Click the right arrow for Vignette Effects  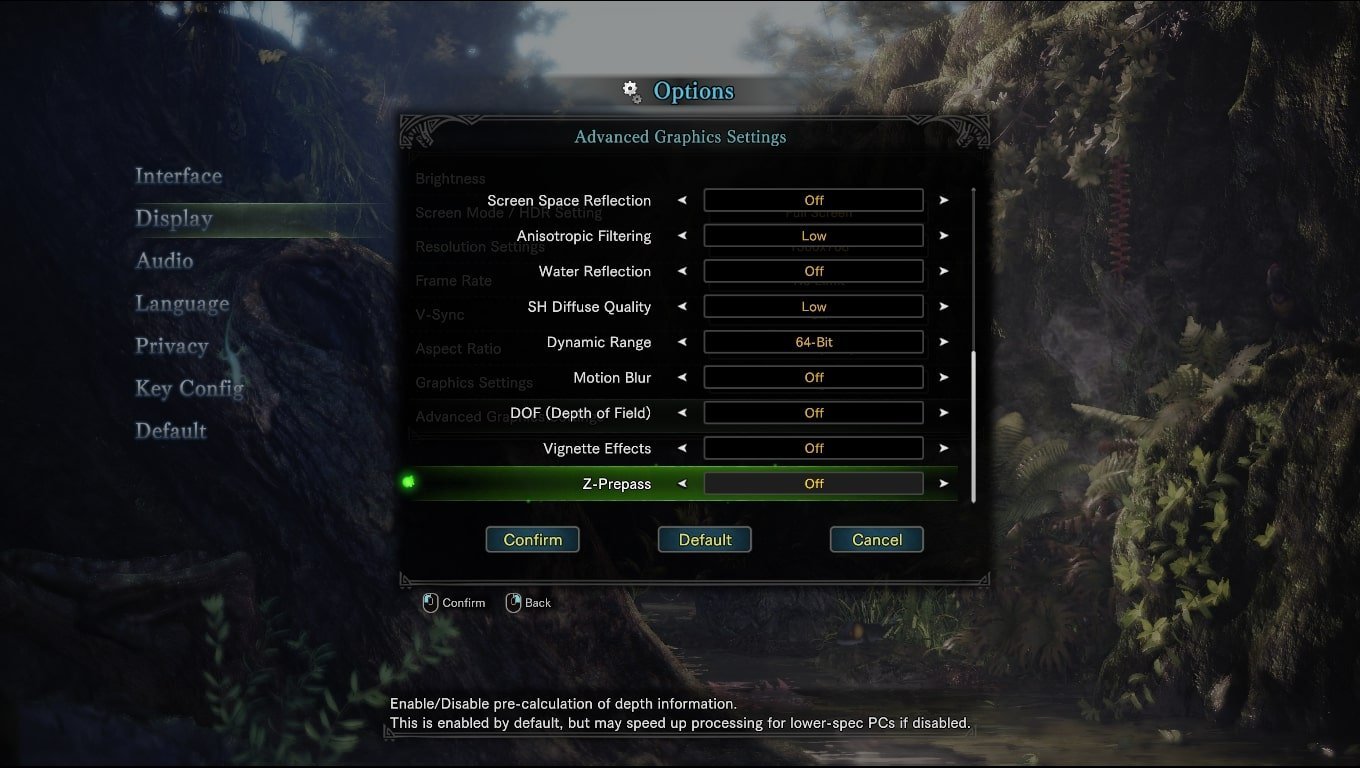click(x=943, y=449)
